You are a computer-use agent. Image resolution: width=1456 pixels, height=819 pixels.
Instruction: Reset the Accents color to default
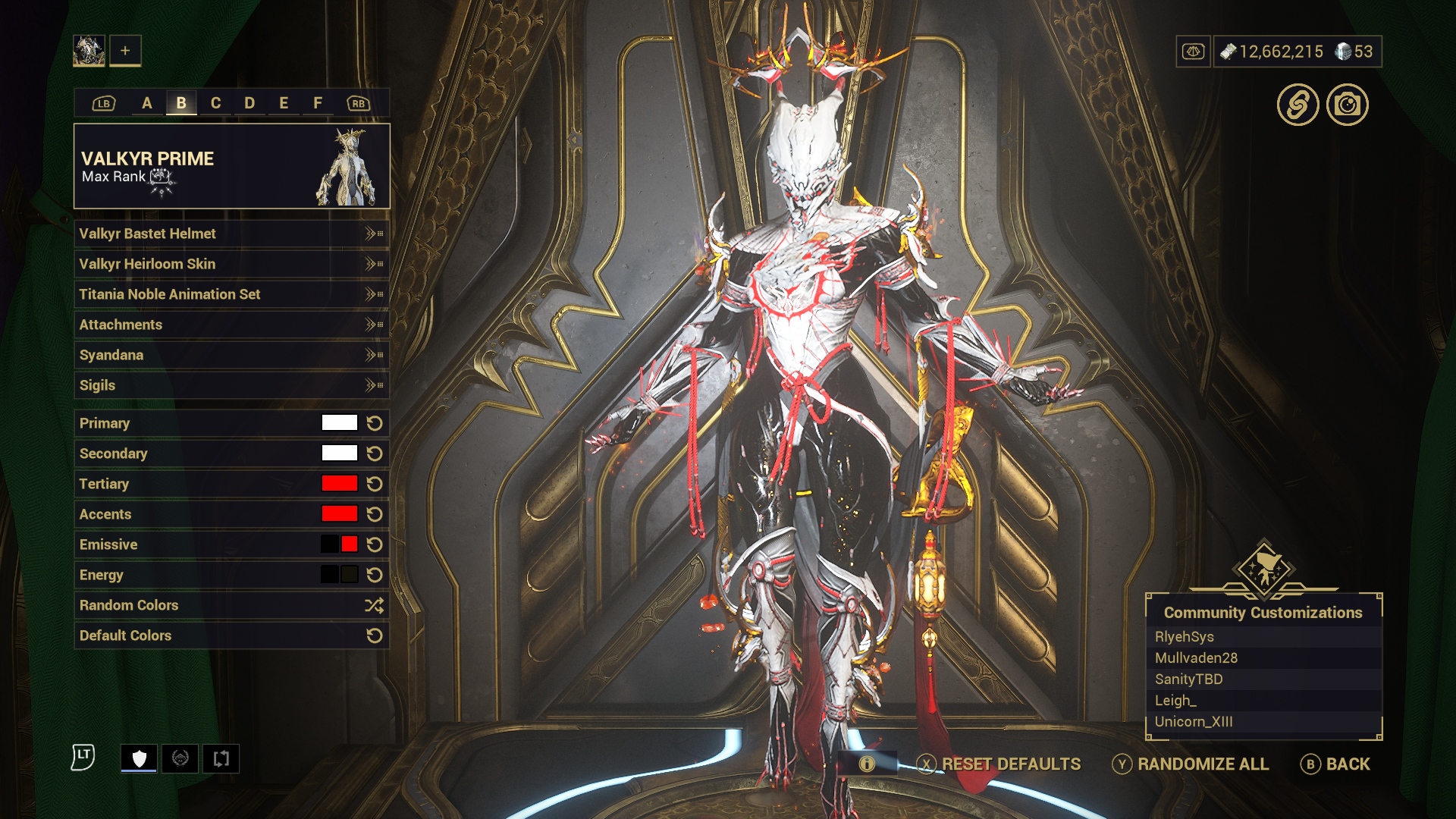pos(375,514)
